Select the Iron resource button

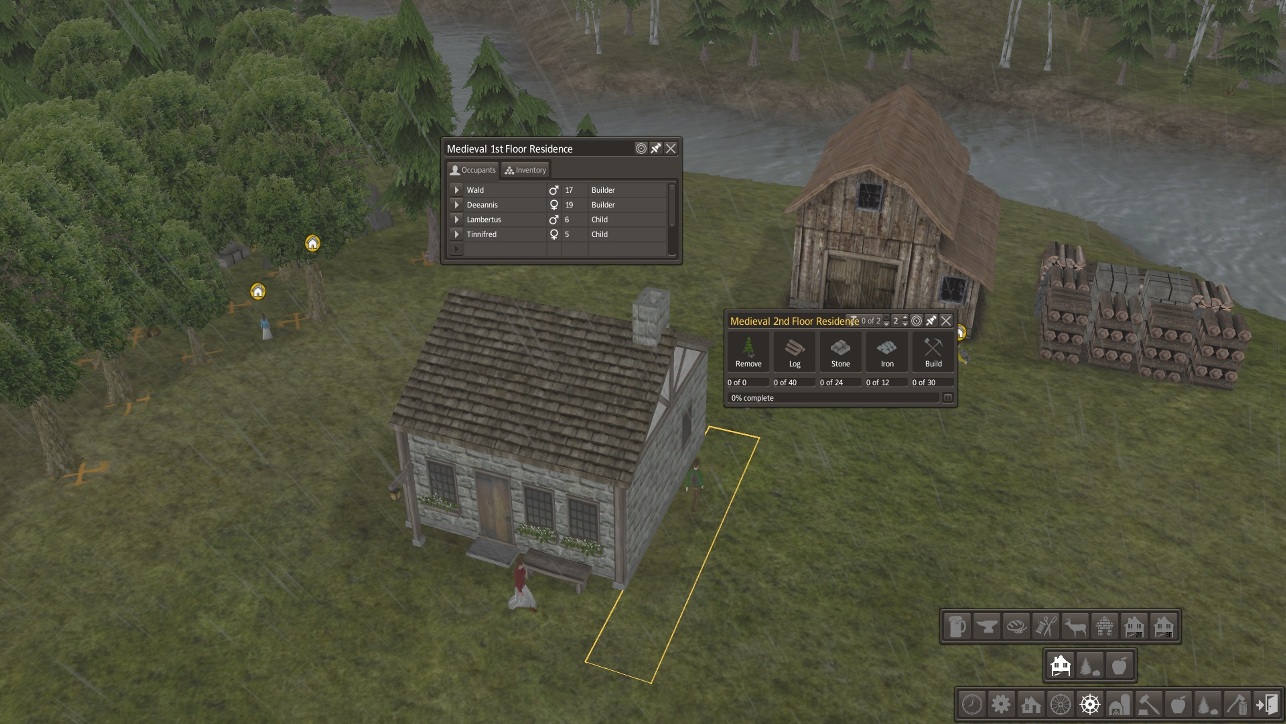tap(887, 352)
